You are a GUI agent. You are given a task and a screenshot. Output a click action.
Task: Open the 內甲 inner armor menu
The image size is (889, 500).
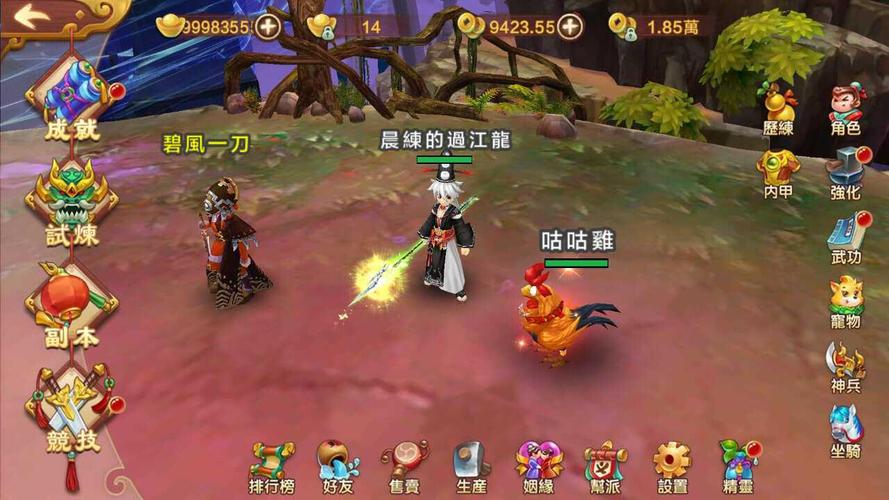(x=777, y=172)
